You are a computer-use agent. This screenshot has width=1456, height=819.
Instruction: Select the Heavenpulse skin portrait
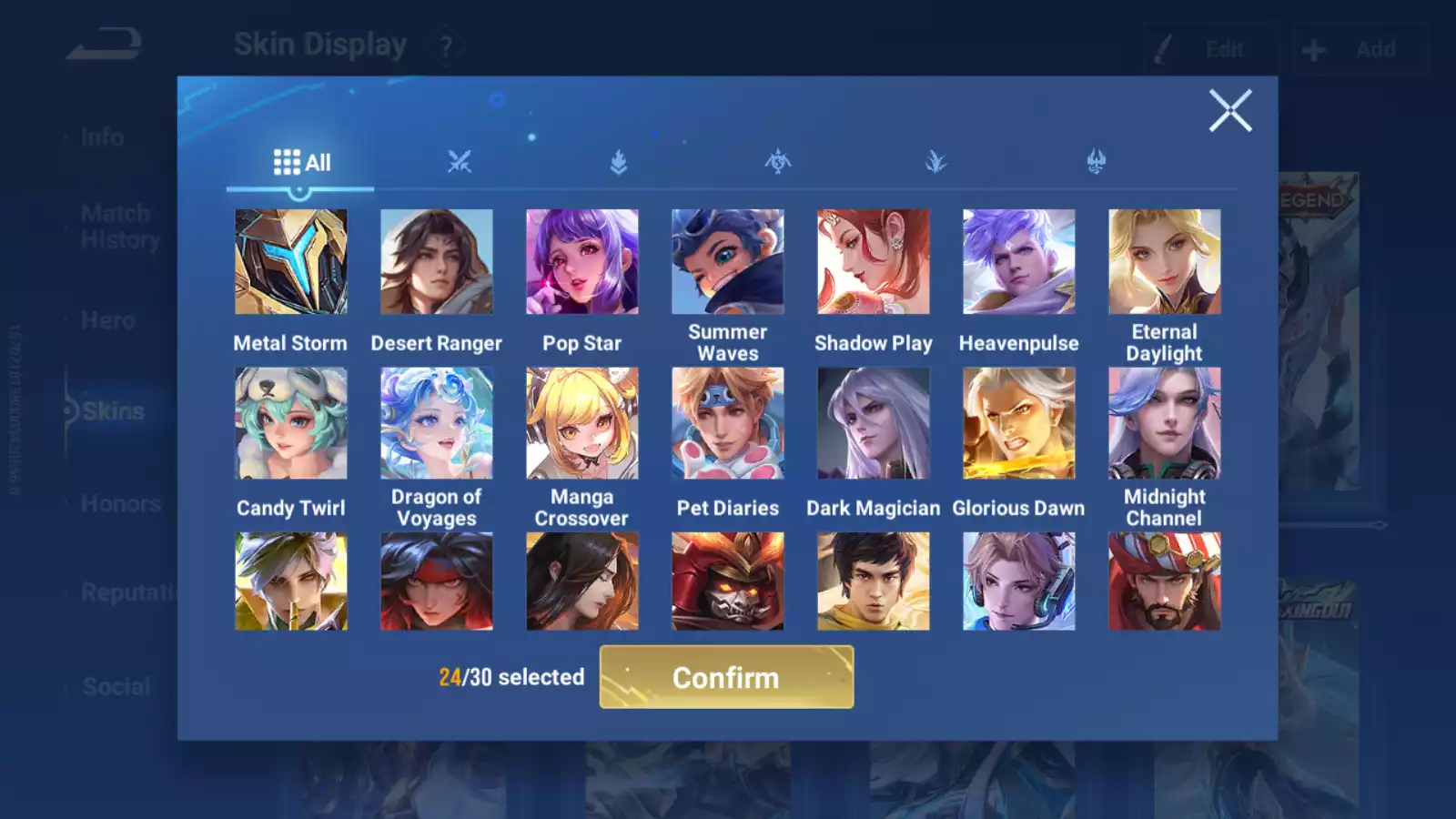(x=1019, y=262)
